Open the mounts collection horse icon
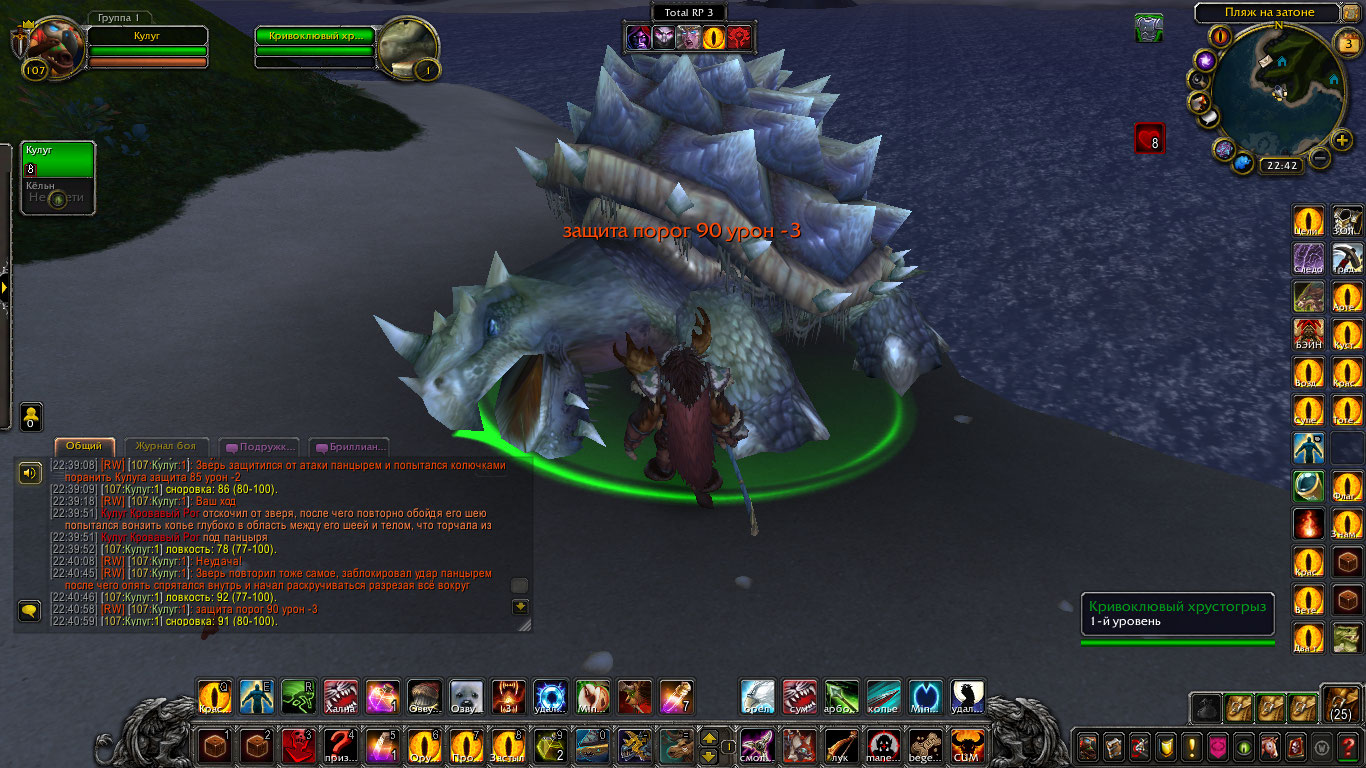This screenshot has height=768, width=1366. 1270,746
